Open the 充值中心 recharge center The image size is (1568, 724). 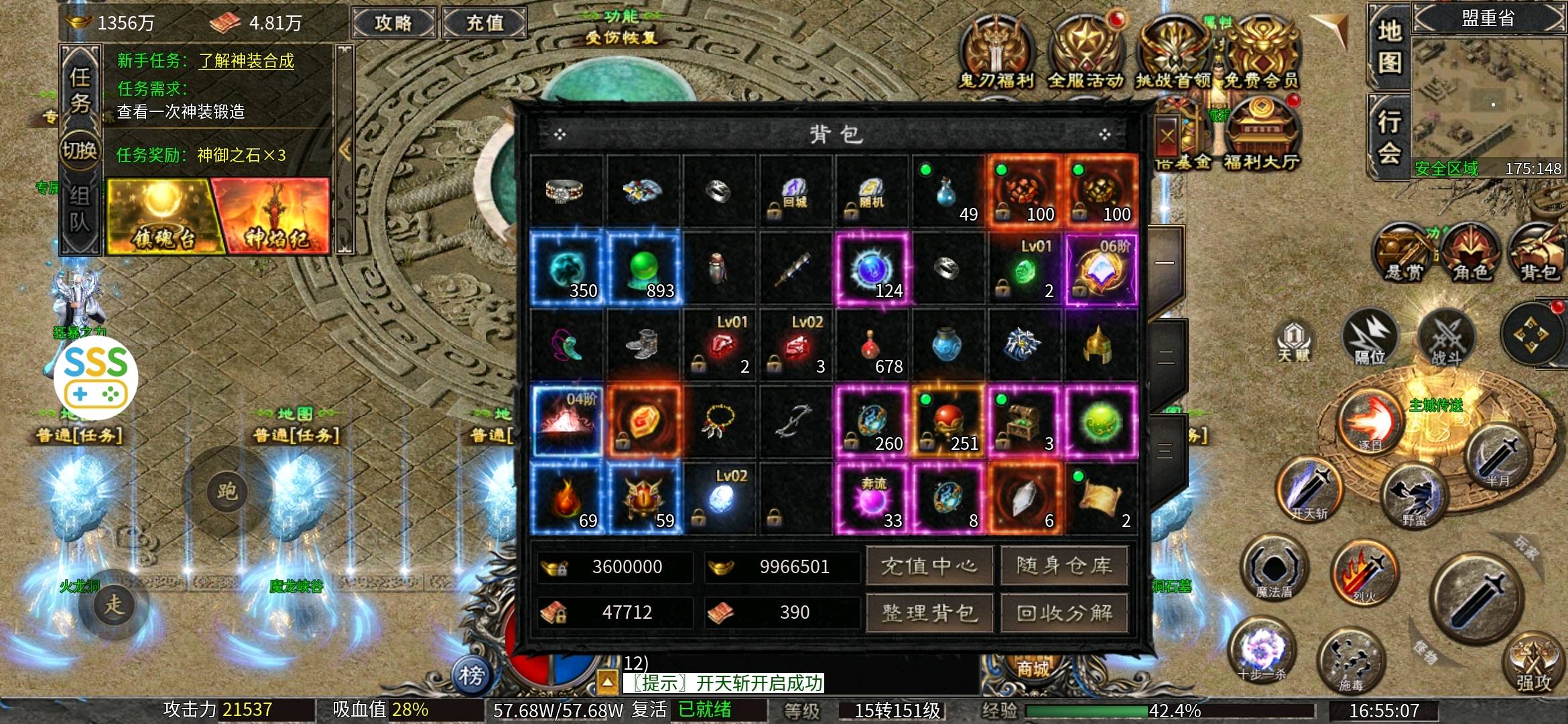point(929,566)
